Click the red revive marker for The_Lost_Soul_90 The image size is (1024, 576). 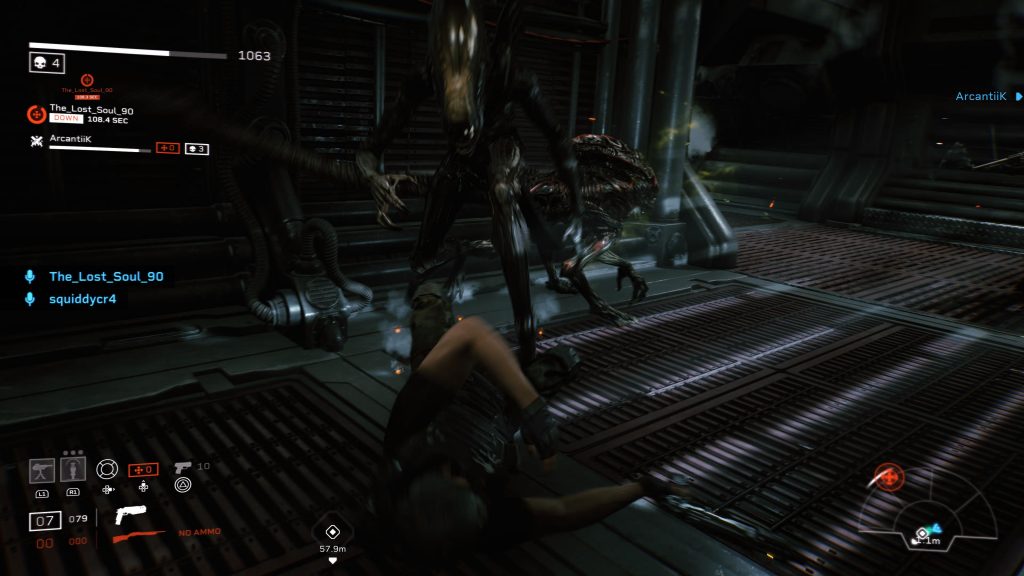[x=86, y=80]
